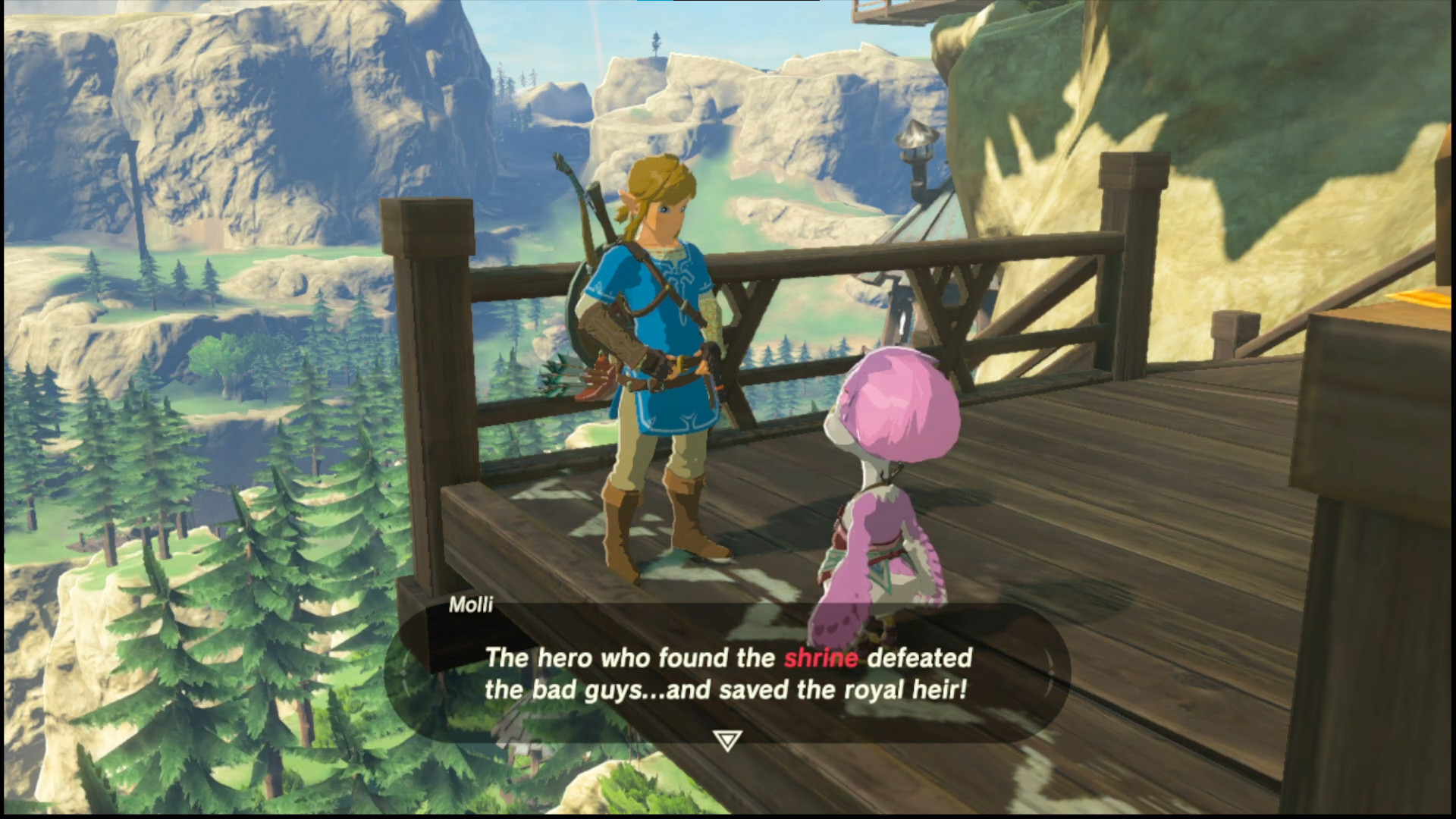Click the lantern atop the hut roof
This screenshot has width=1456, height=819.
tap(915, 136)
